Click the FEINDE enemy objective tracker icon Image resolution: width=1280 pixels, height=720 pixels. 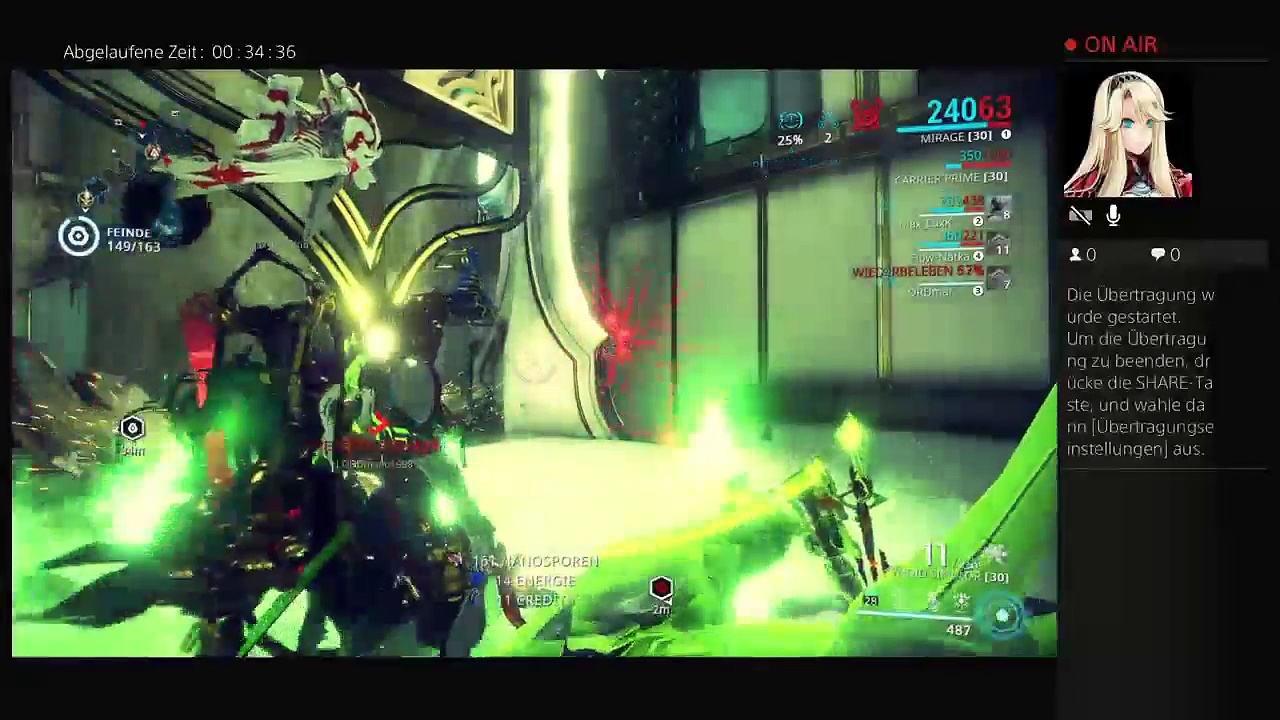tap(78, 237)
